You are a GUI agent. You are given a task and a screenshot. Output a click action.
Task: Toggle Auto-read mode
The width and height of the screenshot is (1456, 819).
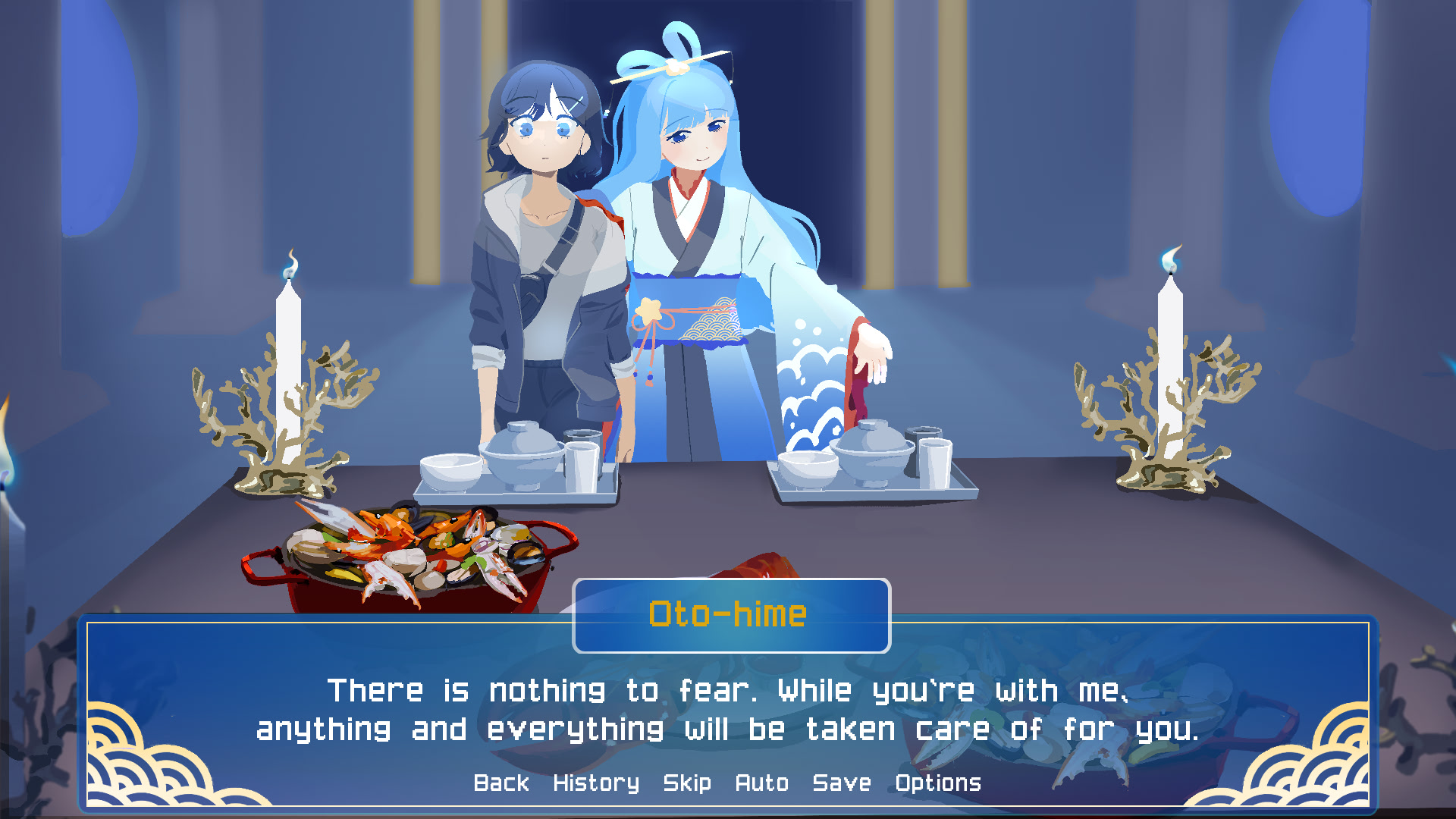763,783
